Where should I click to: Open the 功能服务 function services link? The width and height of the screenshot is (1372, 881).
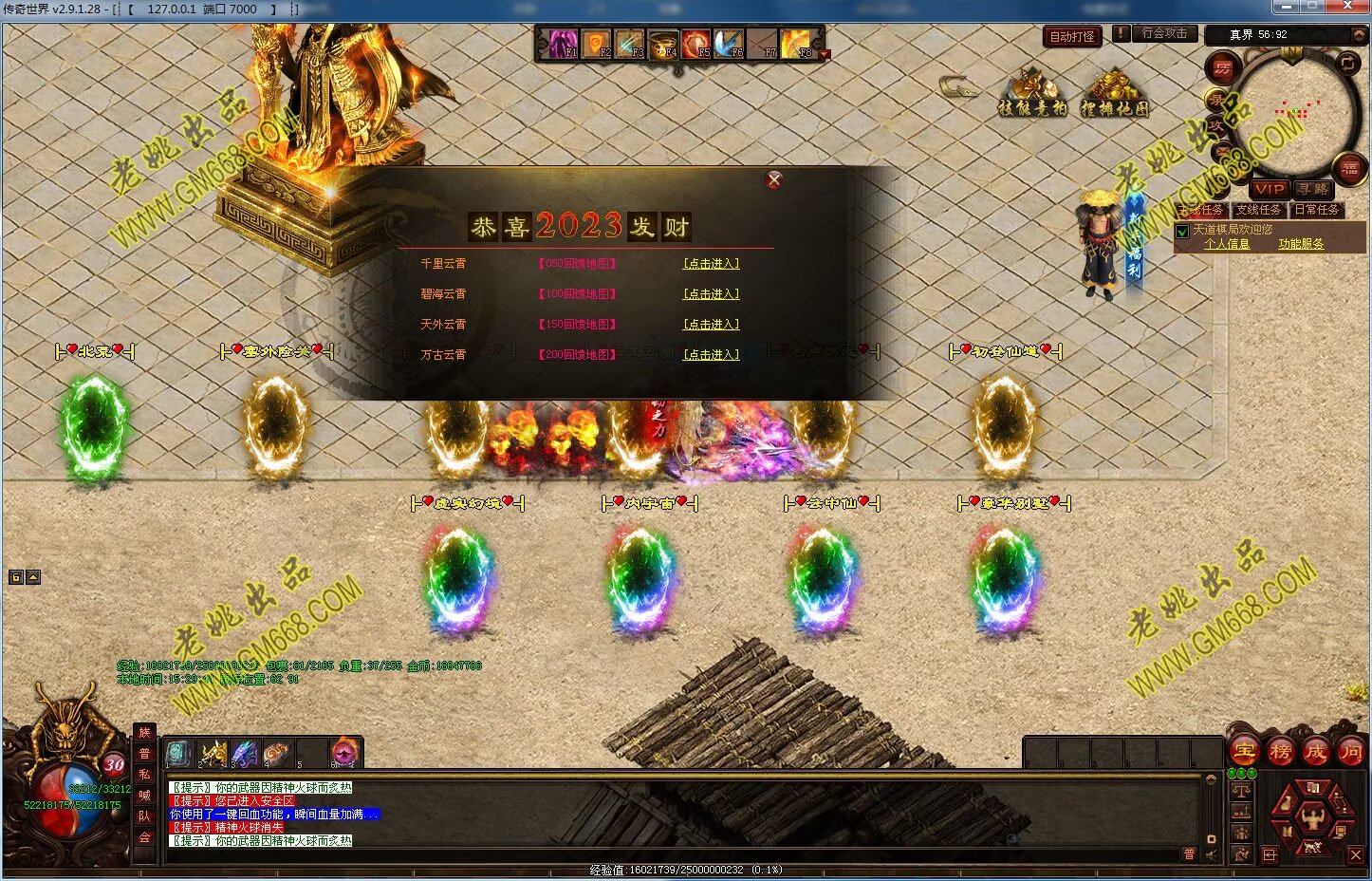click(1300, 244)
